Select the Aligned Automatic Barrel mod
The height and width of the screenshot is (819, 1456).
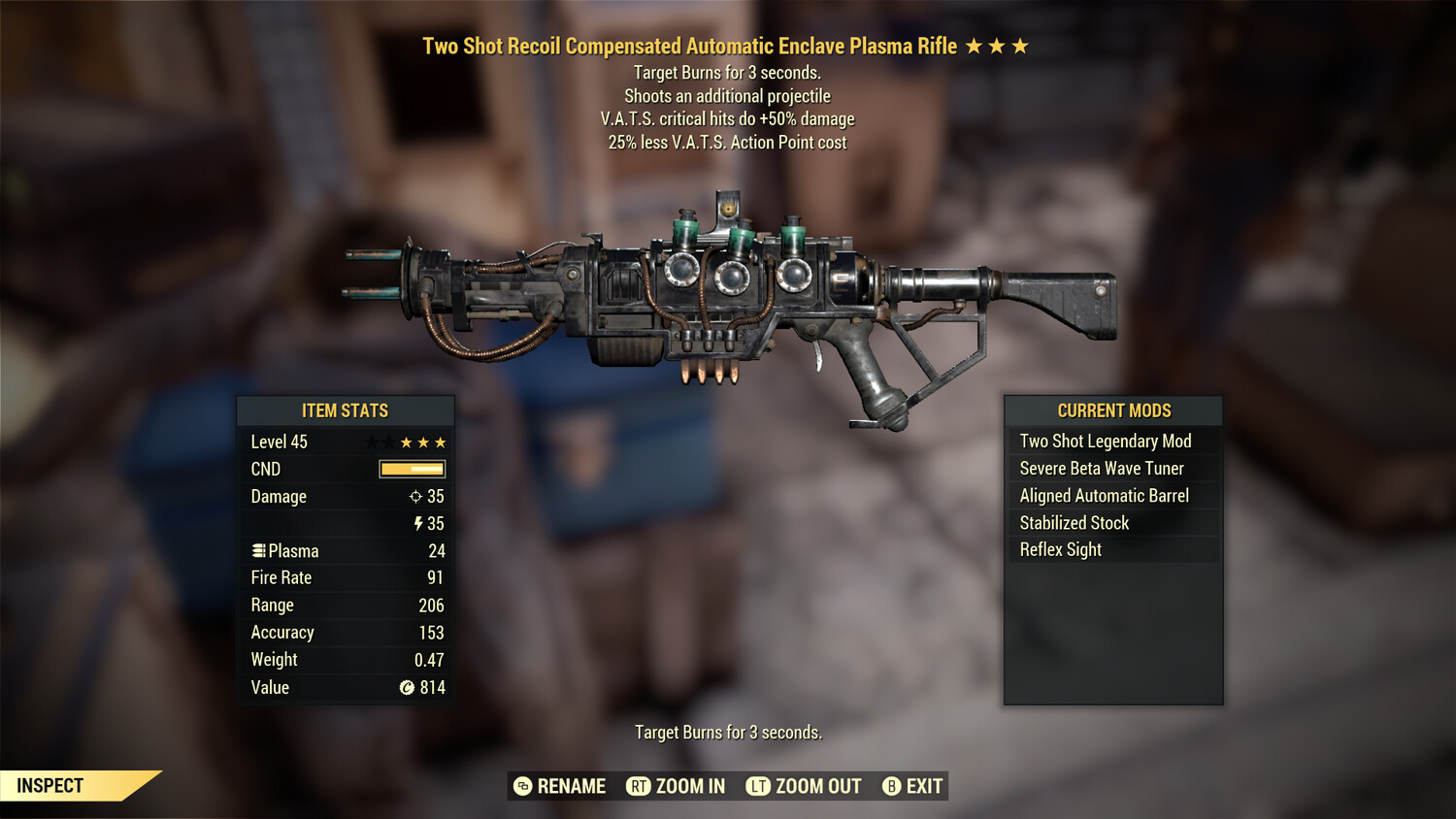coord(1104,495)
